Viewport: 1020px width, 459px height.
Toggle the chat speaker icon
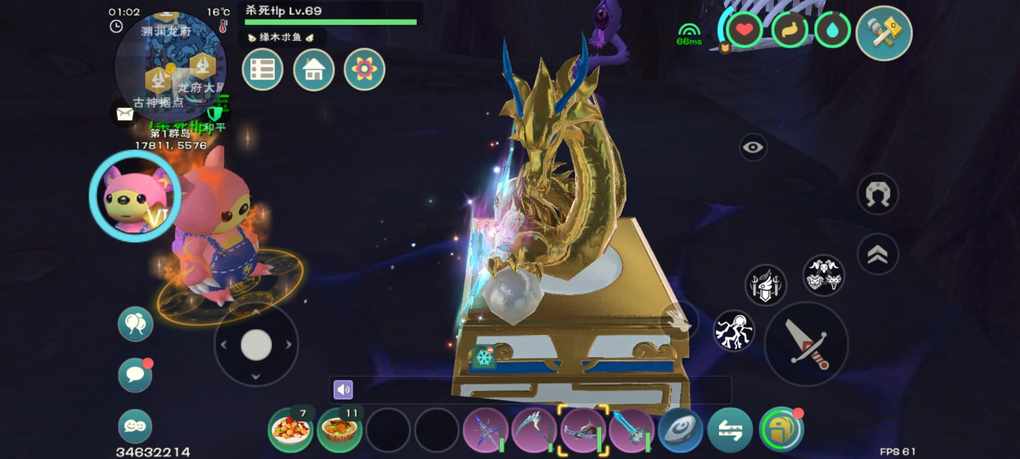(x=344, y=390)
